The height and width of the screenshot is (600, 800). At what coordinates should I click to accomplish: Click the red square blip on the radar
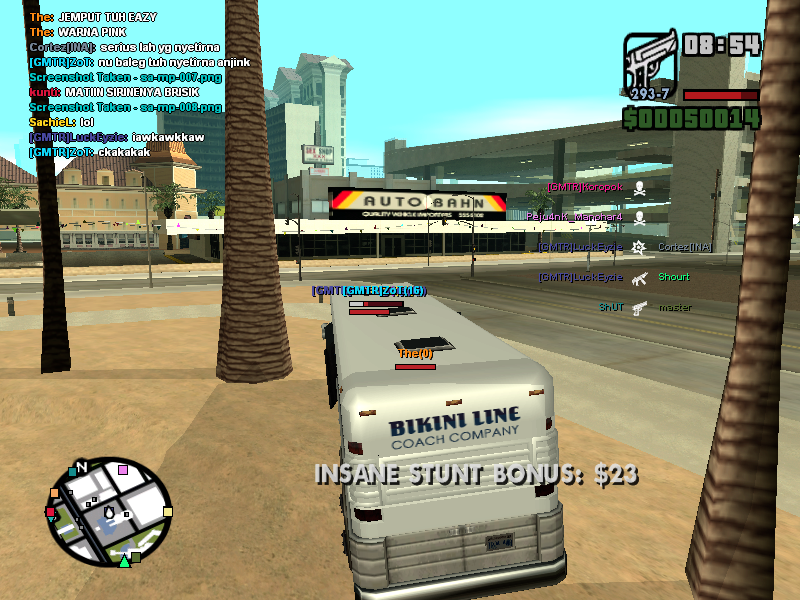pos(51,512)
